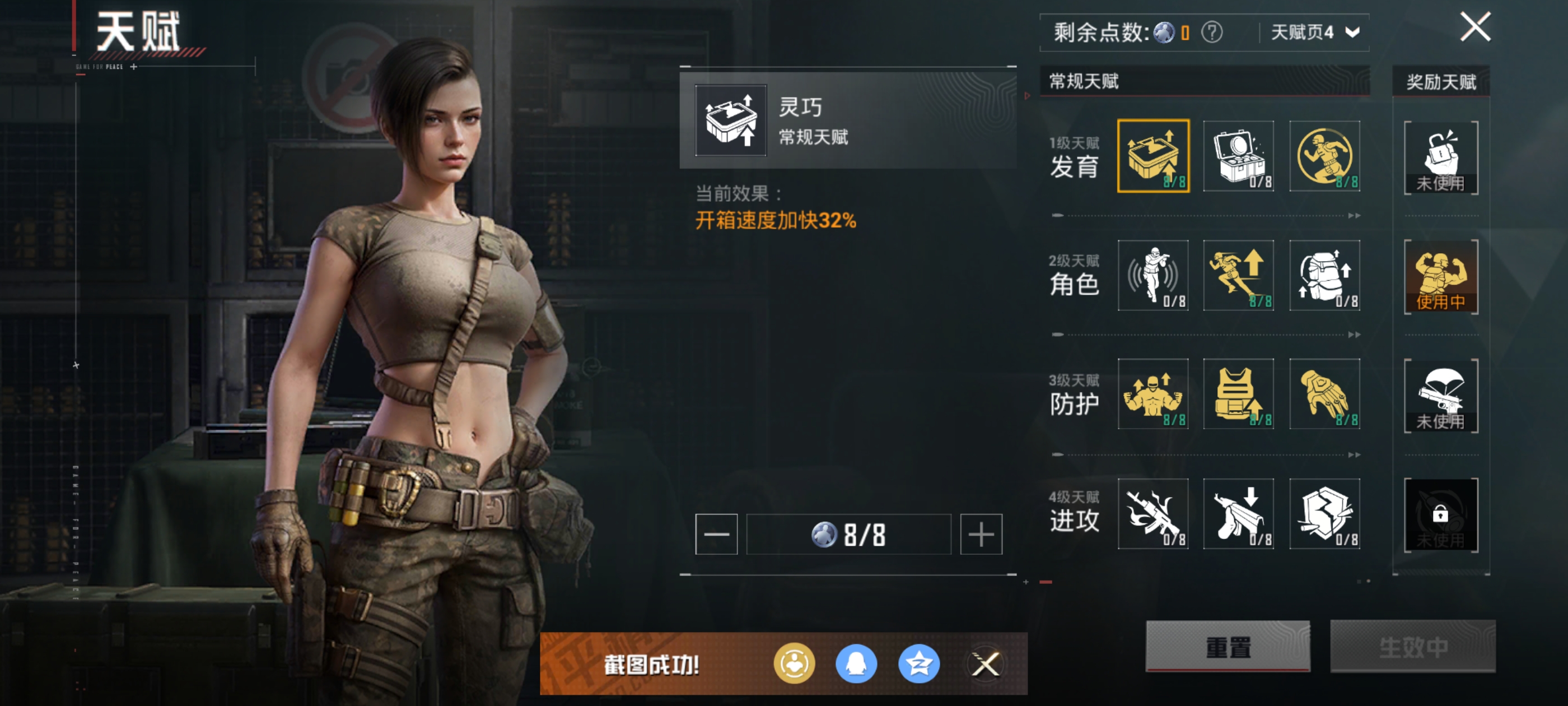The height and width of the screenshot is (706, 1568).
Task: Select the body armor vest talent
Action: click(1238, 394)
